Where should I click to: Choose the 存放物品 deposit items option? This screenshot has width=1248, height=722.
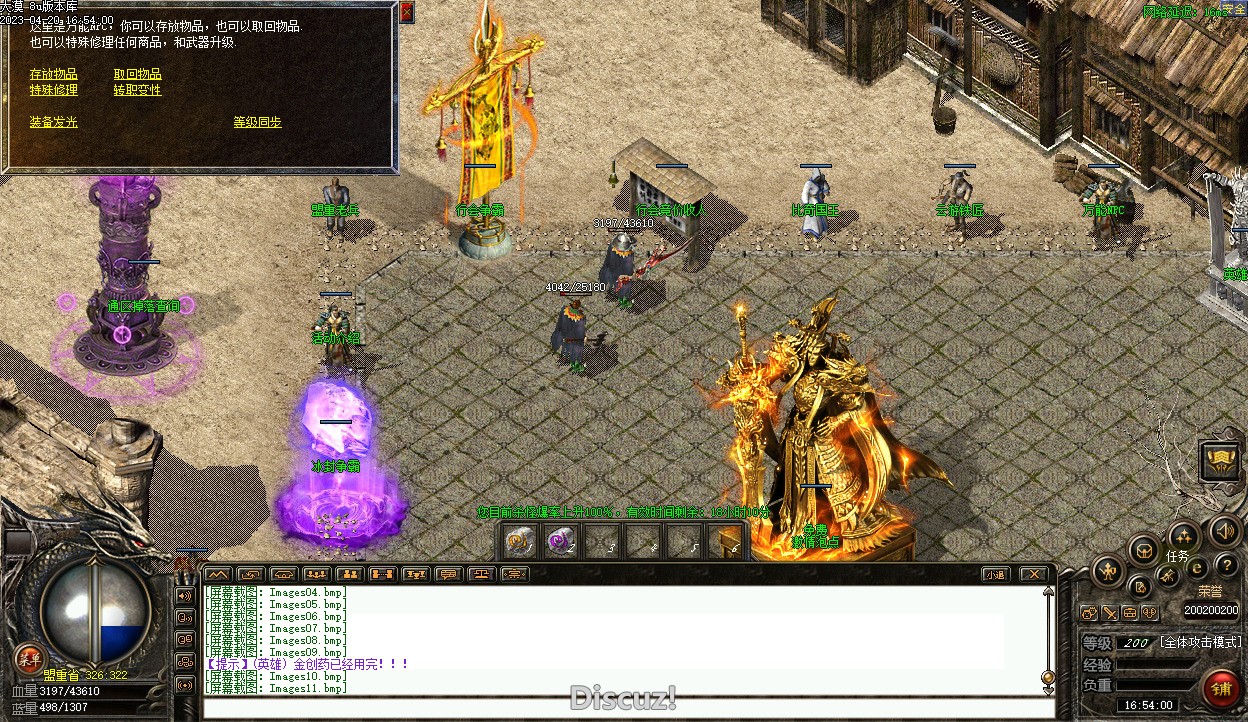53,74
